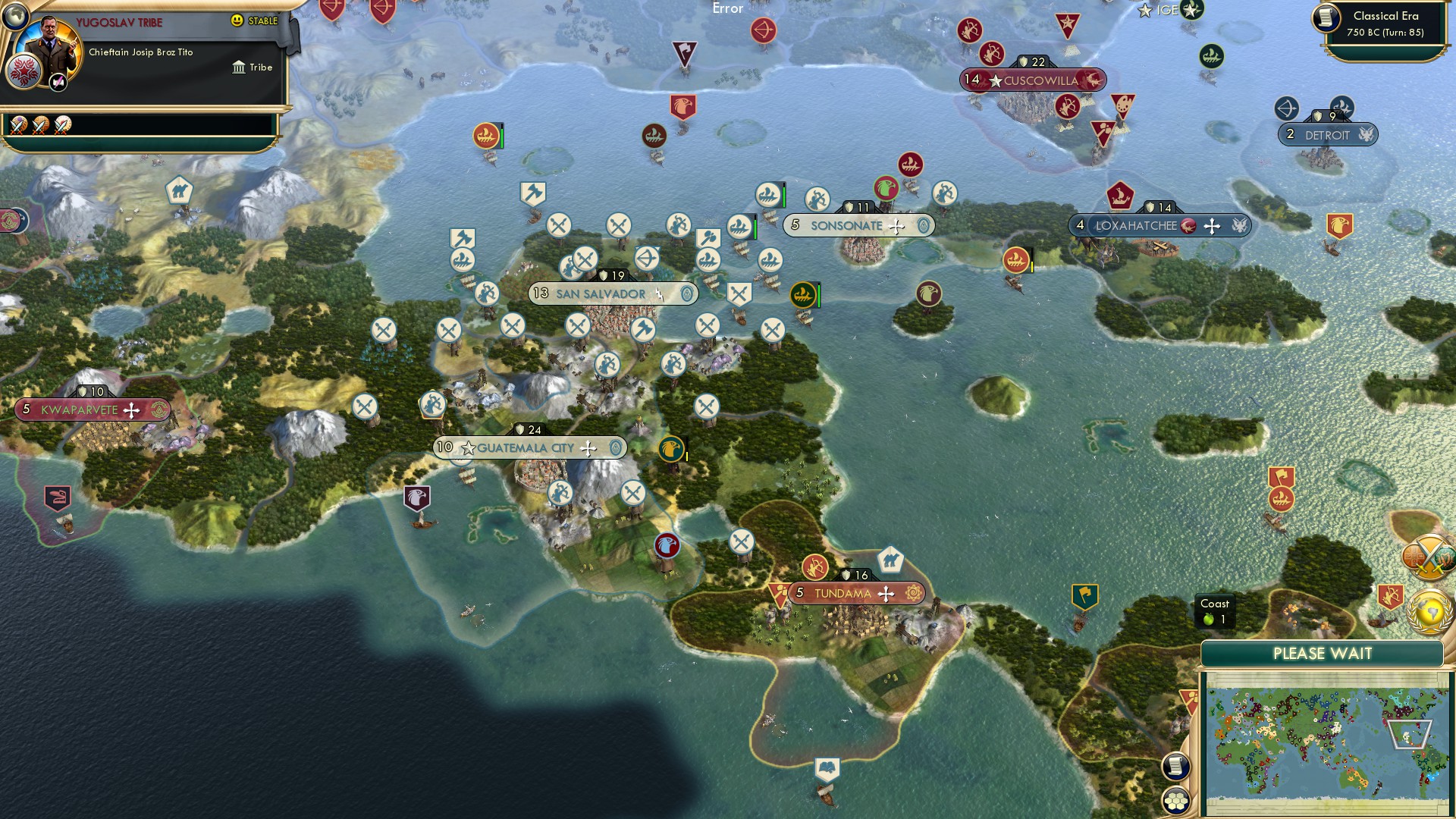
Task: Select the trireme ship icon west of San Salvador
Action: (464, 261)
